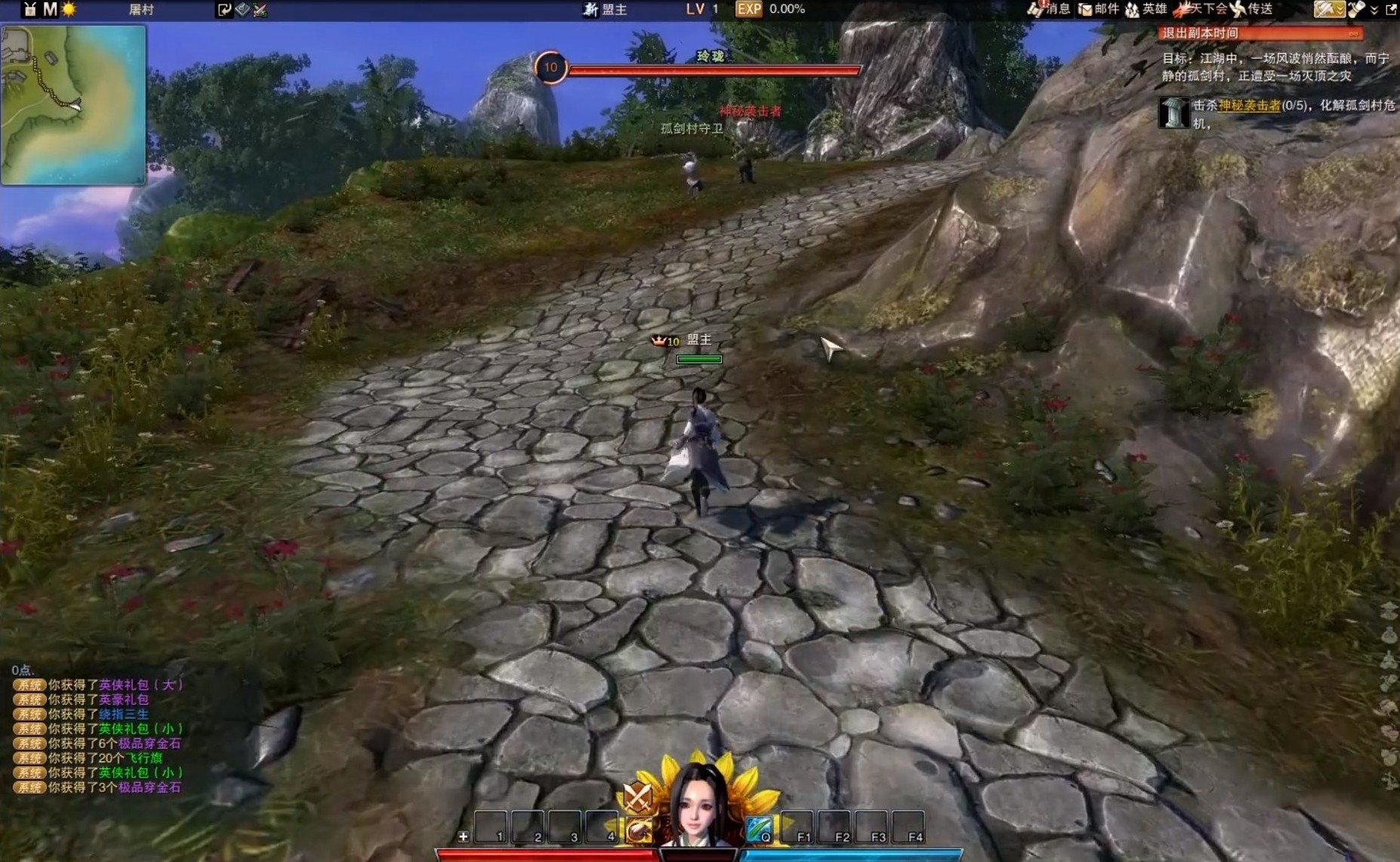Activate the green blade Q skill
This screenshot has width=1400, height=862.
pos(759,828)
